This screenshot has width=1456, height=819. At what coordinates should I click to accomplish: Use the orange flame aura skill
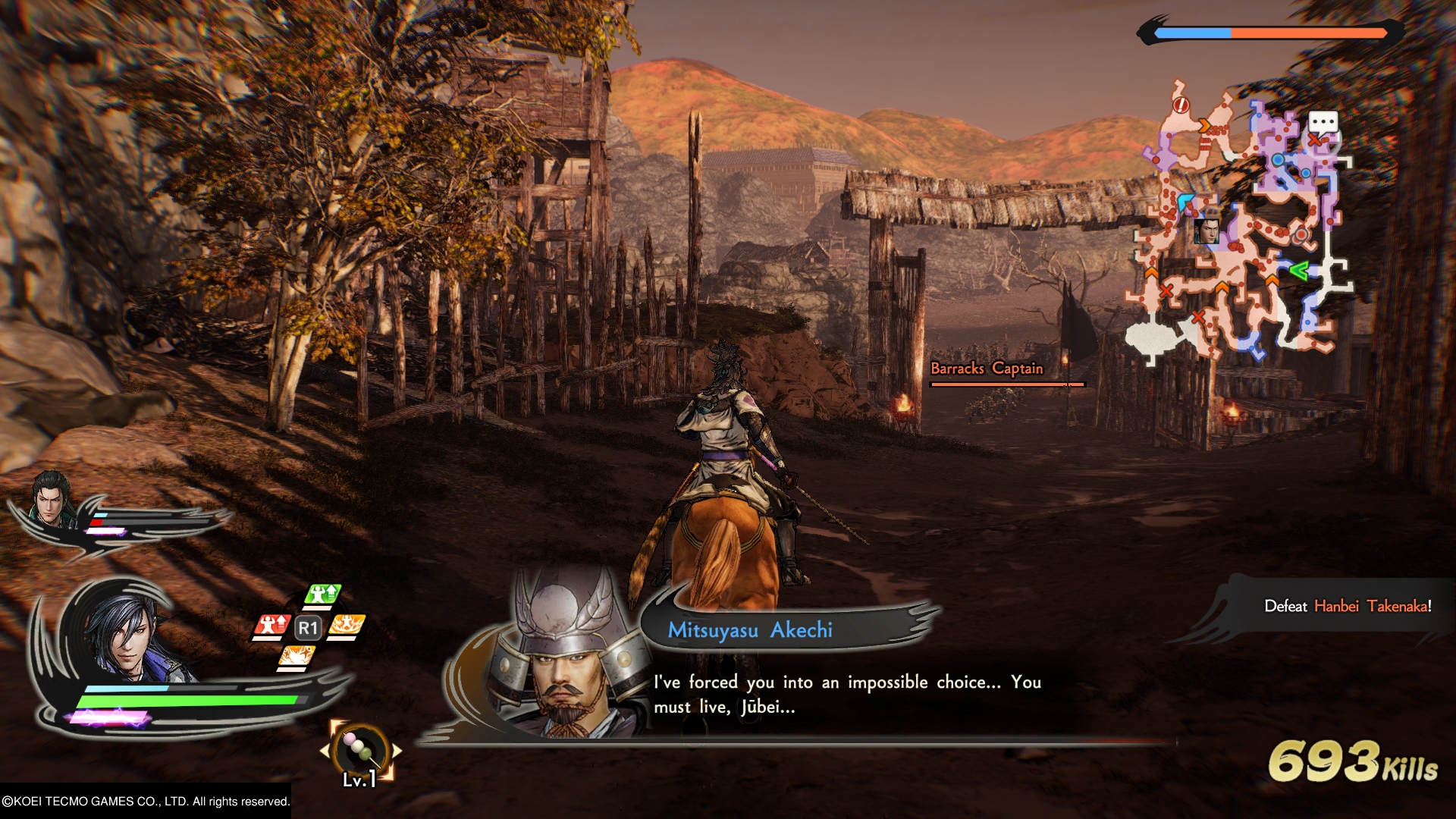coord(347,626)
